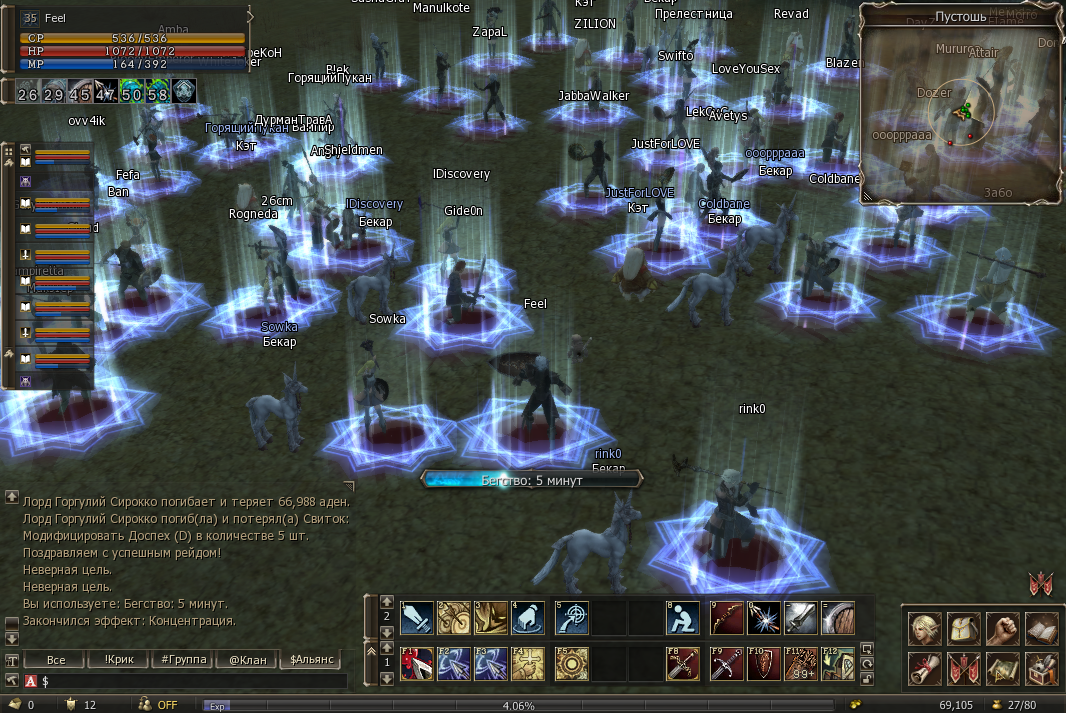1066x713 pixels.
Task: Use the F11 arrow stack showing 99+
Action: [x=801, y=664]
